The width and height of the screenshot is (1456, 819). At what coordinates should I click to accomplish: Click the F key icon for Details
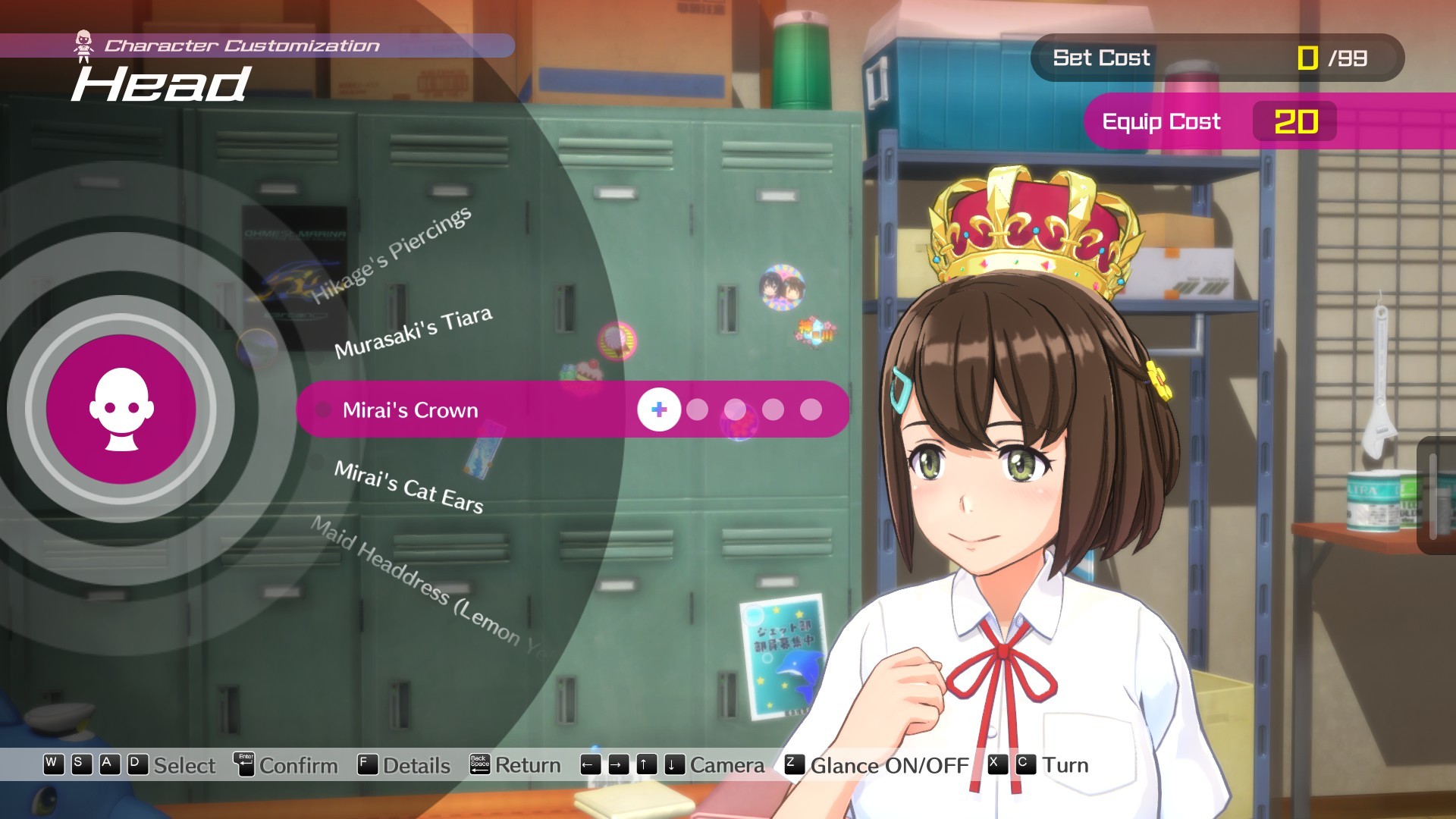pyautogui.click(x=366, y=765)
